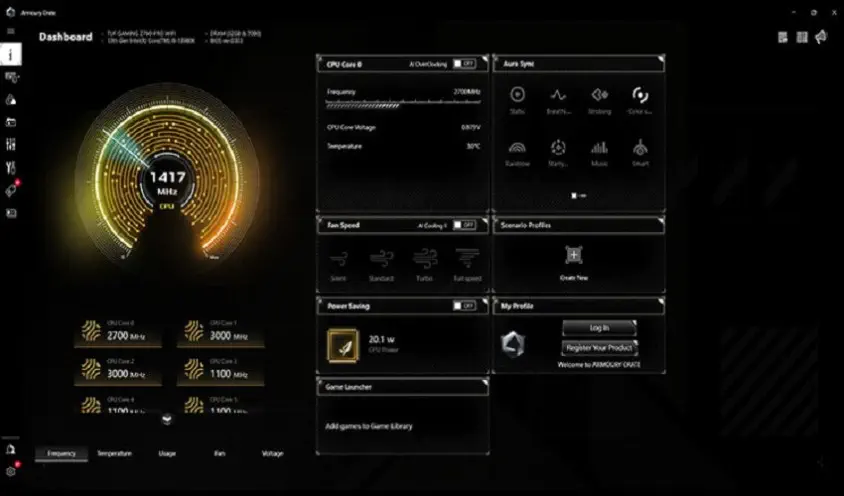The height and width of the screenshot is (496, 844).
Task: Open the Usage tab
Action: pos(167,453)
